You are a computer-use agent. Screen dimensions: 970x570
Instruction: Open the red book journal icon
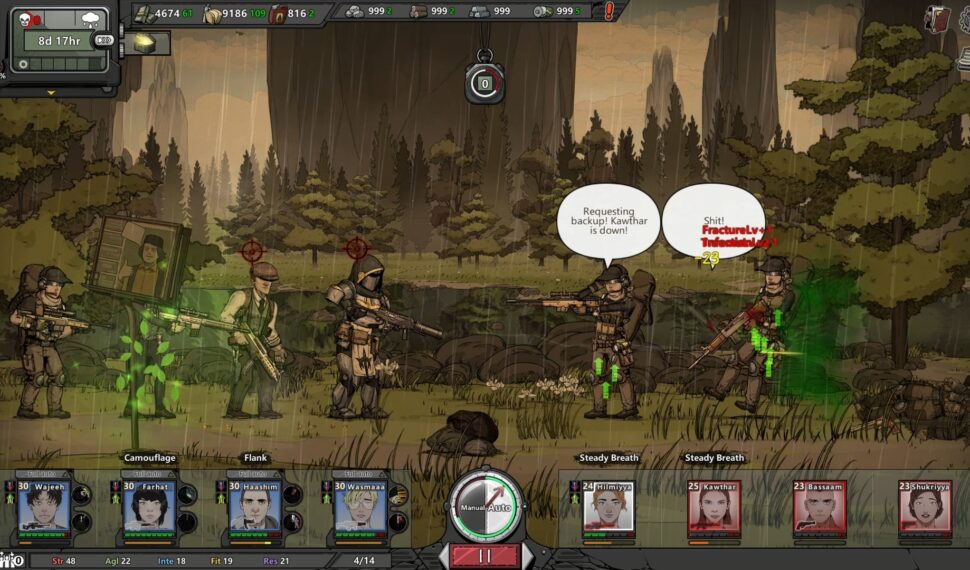coord(938,18)
